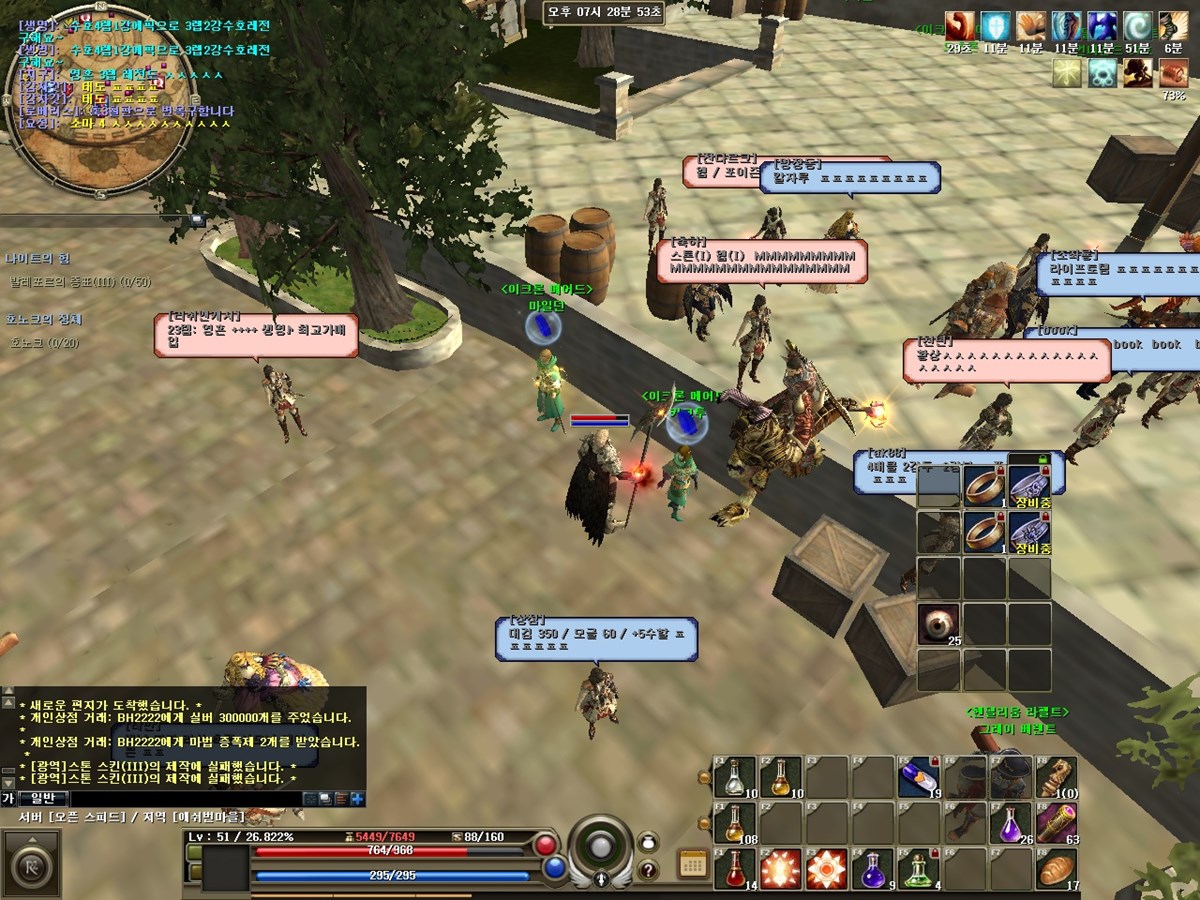Click the white swirl buff icon

pyautogui.click(x=1137, y=26)
